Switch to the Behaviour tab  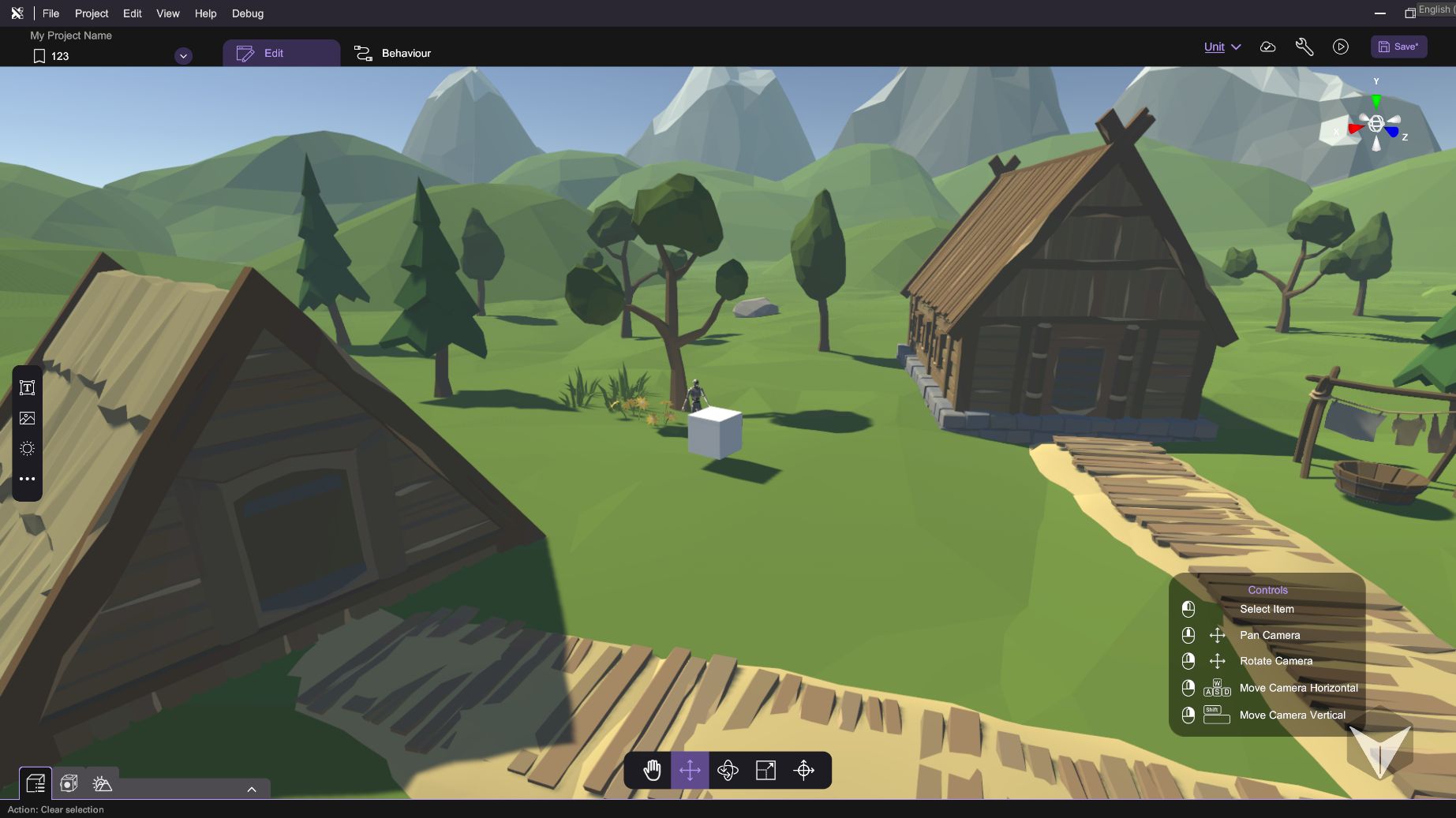click(393, 53)
